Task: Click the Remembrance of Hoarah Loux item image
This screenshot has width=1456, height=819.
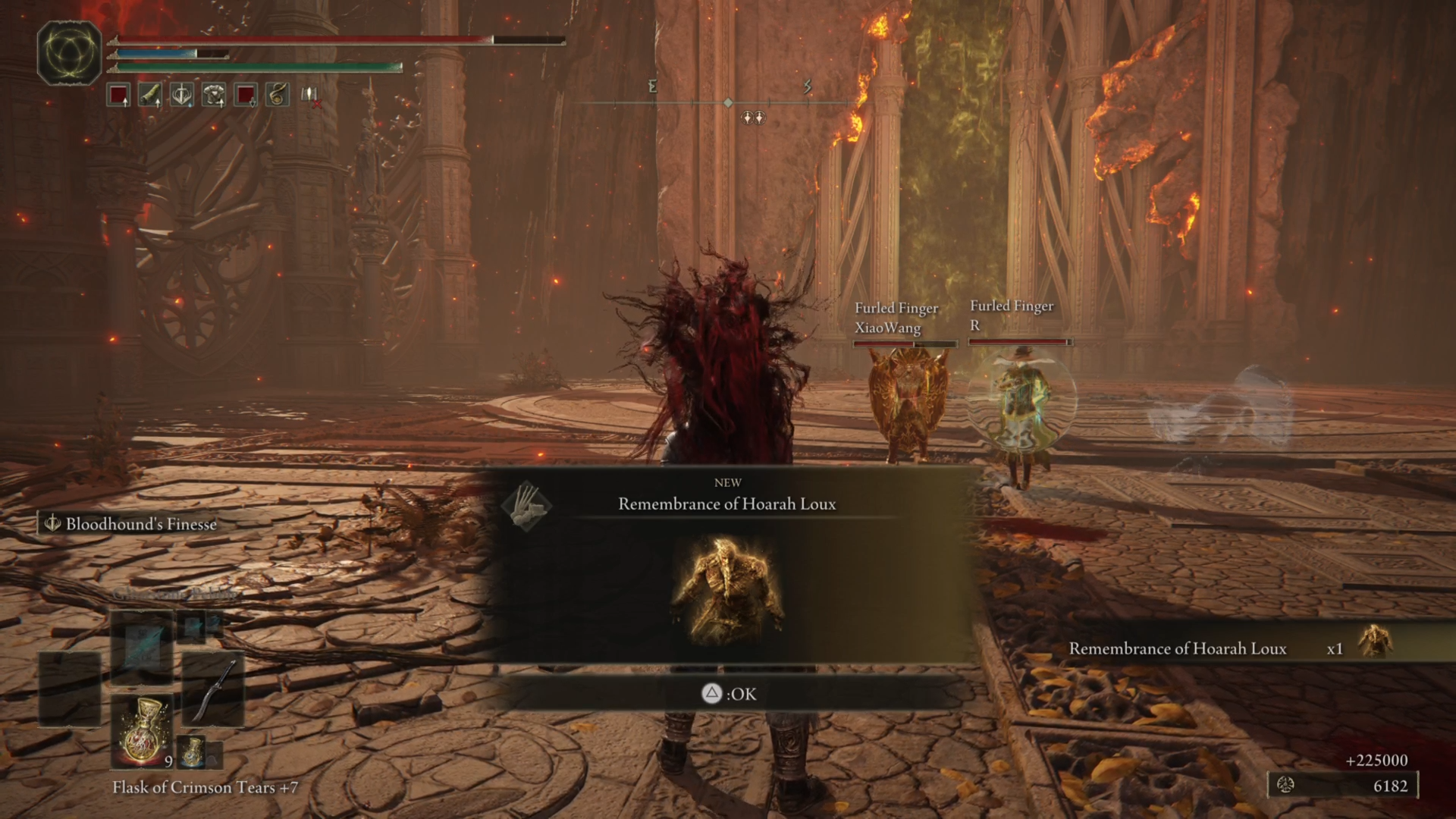Action: click(x=726, y=590)
